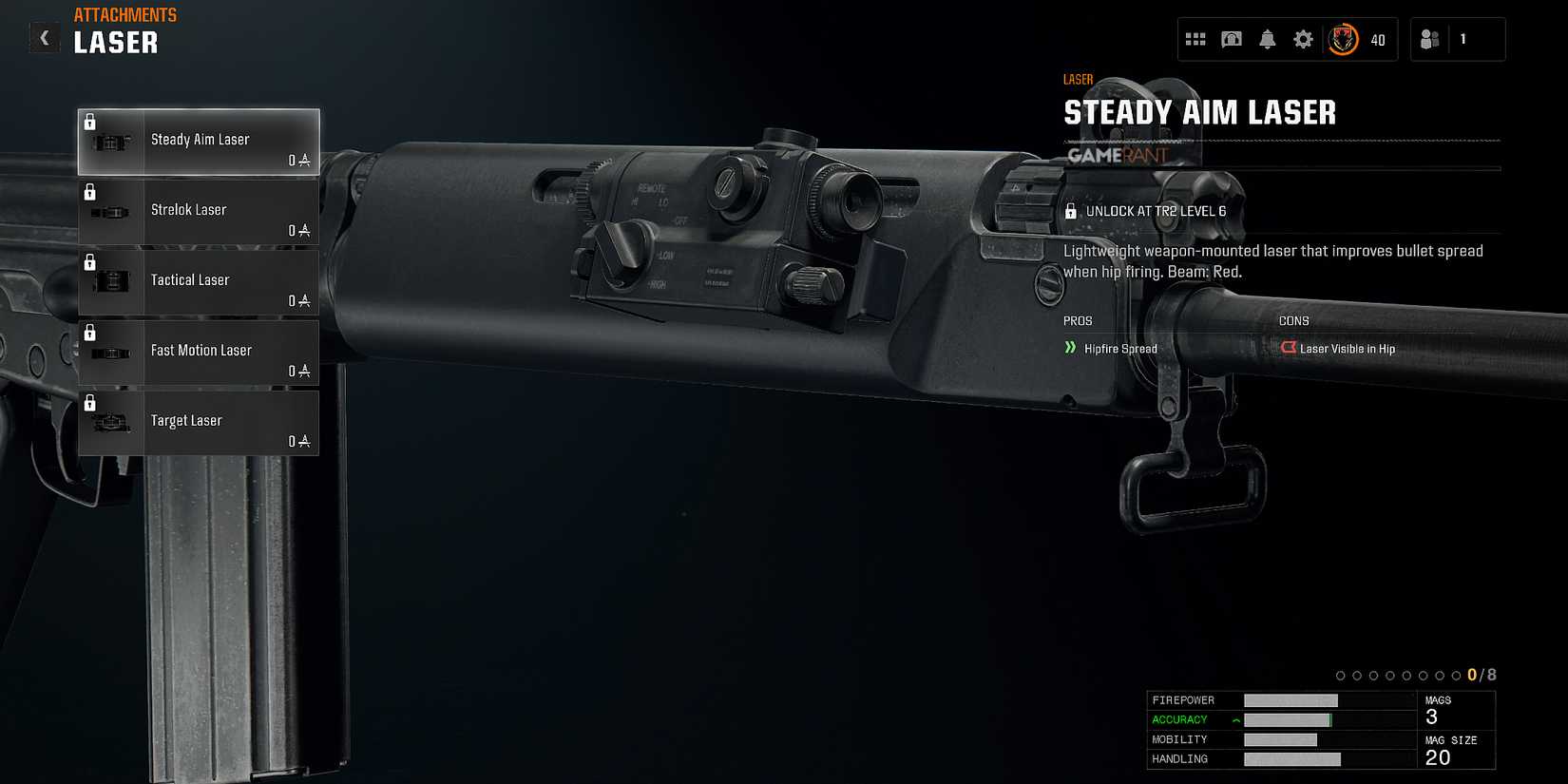The image size is (1568, 784).
Task: Pick the Target Laser attachment
Action: [x=199, y=422]
